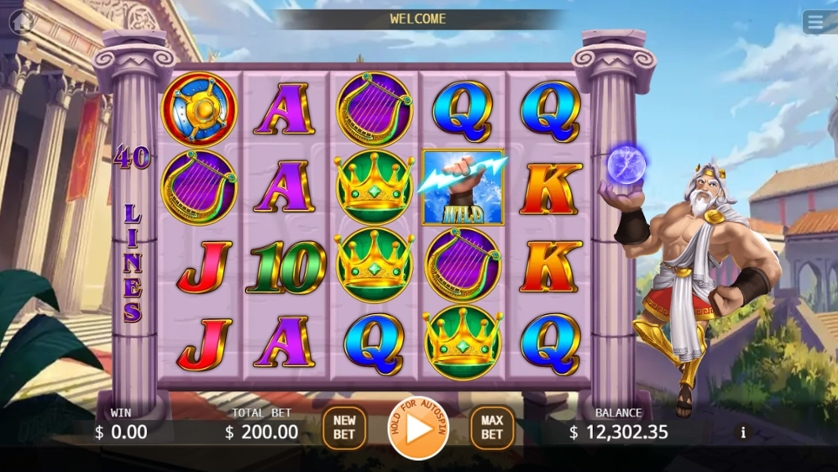
Task: Click the NEW BET button
Action: coord(344,428)
